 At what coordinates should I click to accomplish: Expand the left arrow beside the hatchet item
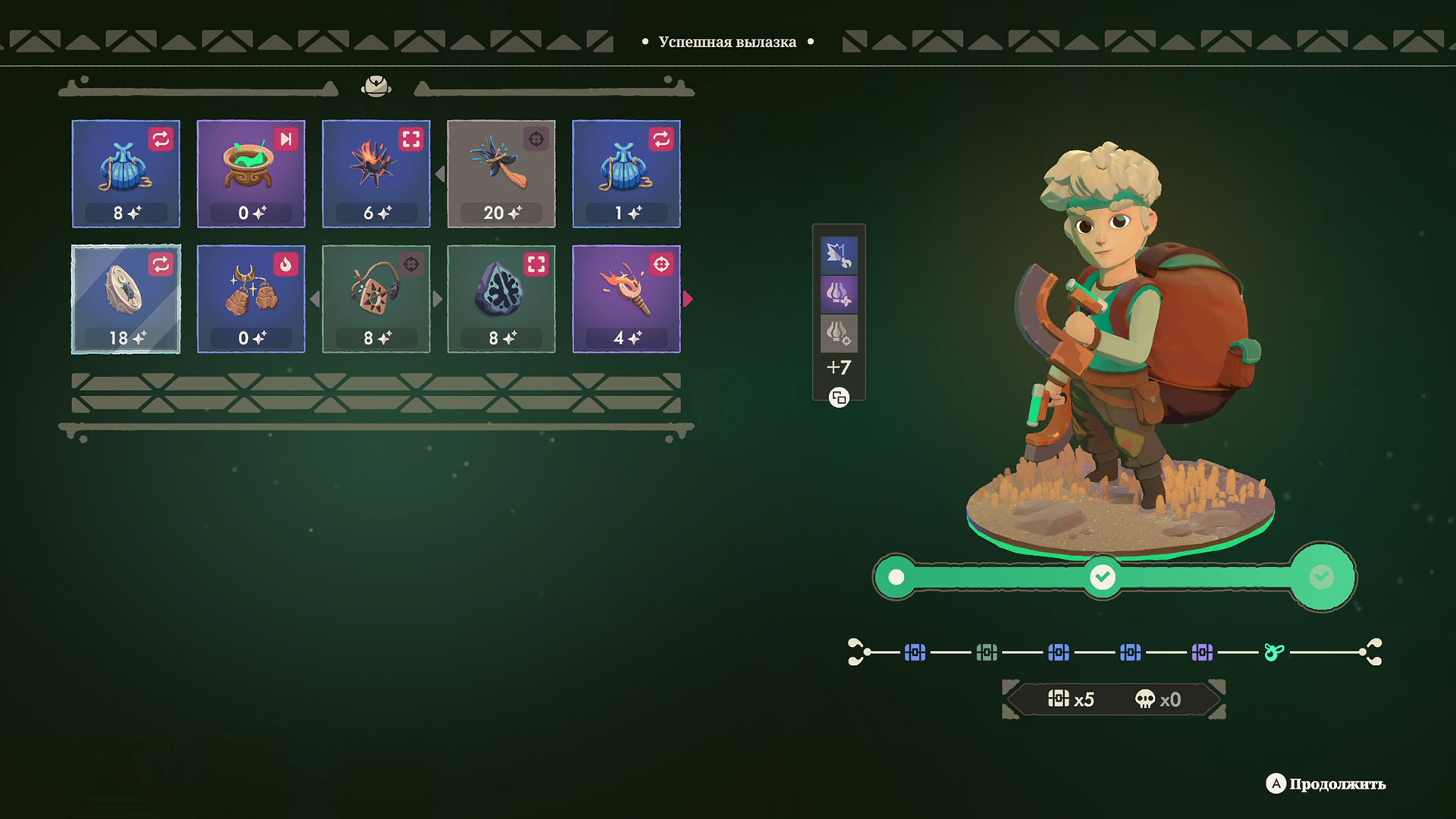point(441,173)
